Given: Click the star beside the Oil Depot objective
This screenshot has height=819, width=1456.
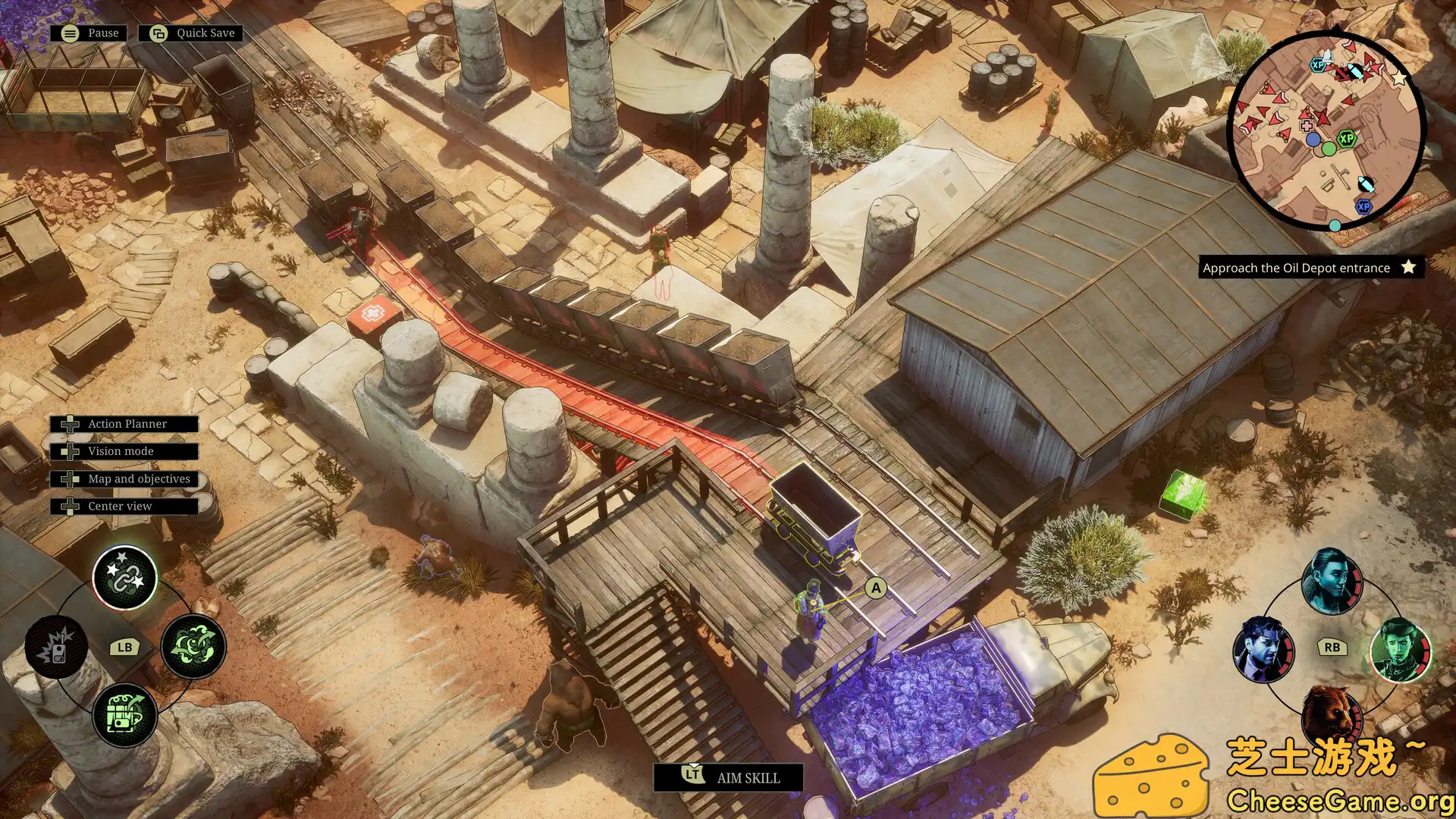Looking at the screenshot, I should (x=1408, y=267).
